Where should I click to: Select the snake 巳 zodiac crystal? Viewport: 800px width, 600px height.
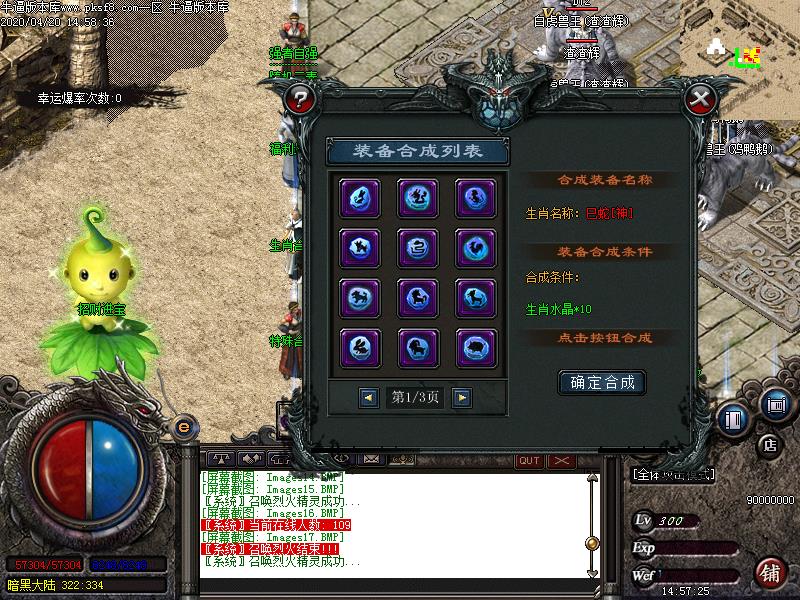(416, 246)
